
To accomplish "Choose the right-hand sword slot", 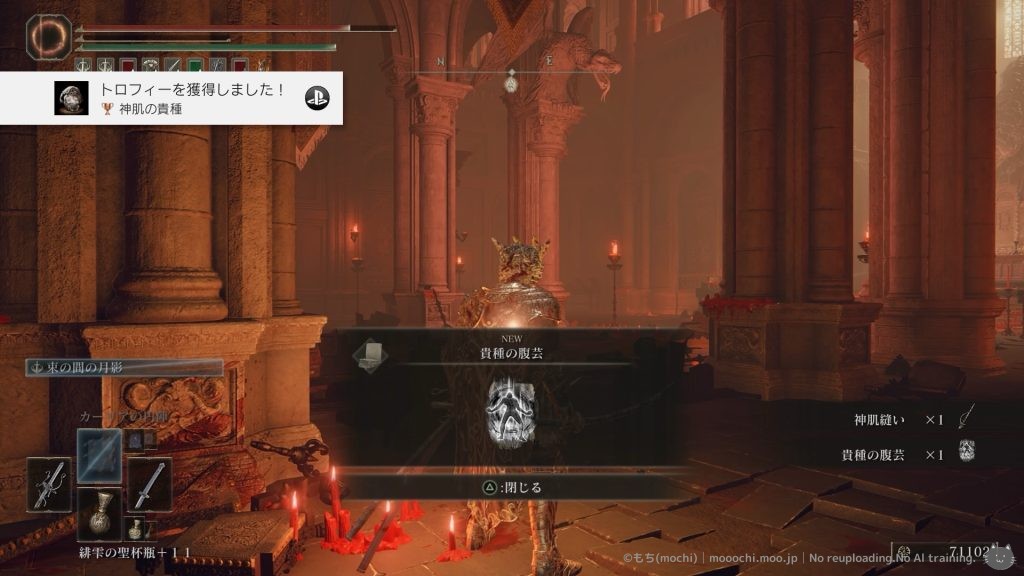I will coord(149,484).
